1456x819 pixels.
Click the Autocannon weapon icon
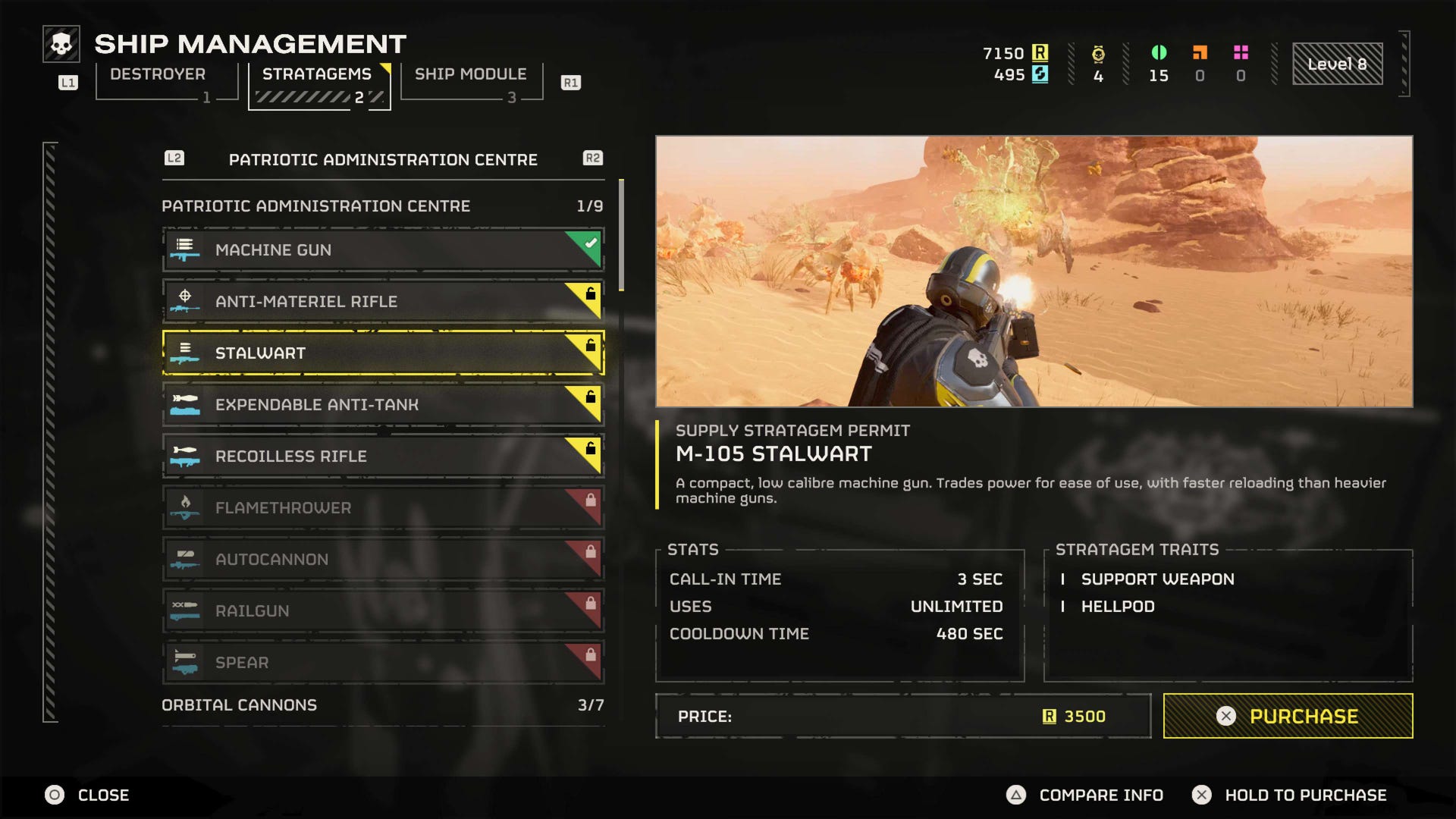(187, 559)
